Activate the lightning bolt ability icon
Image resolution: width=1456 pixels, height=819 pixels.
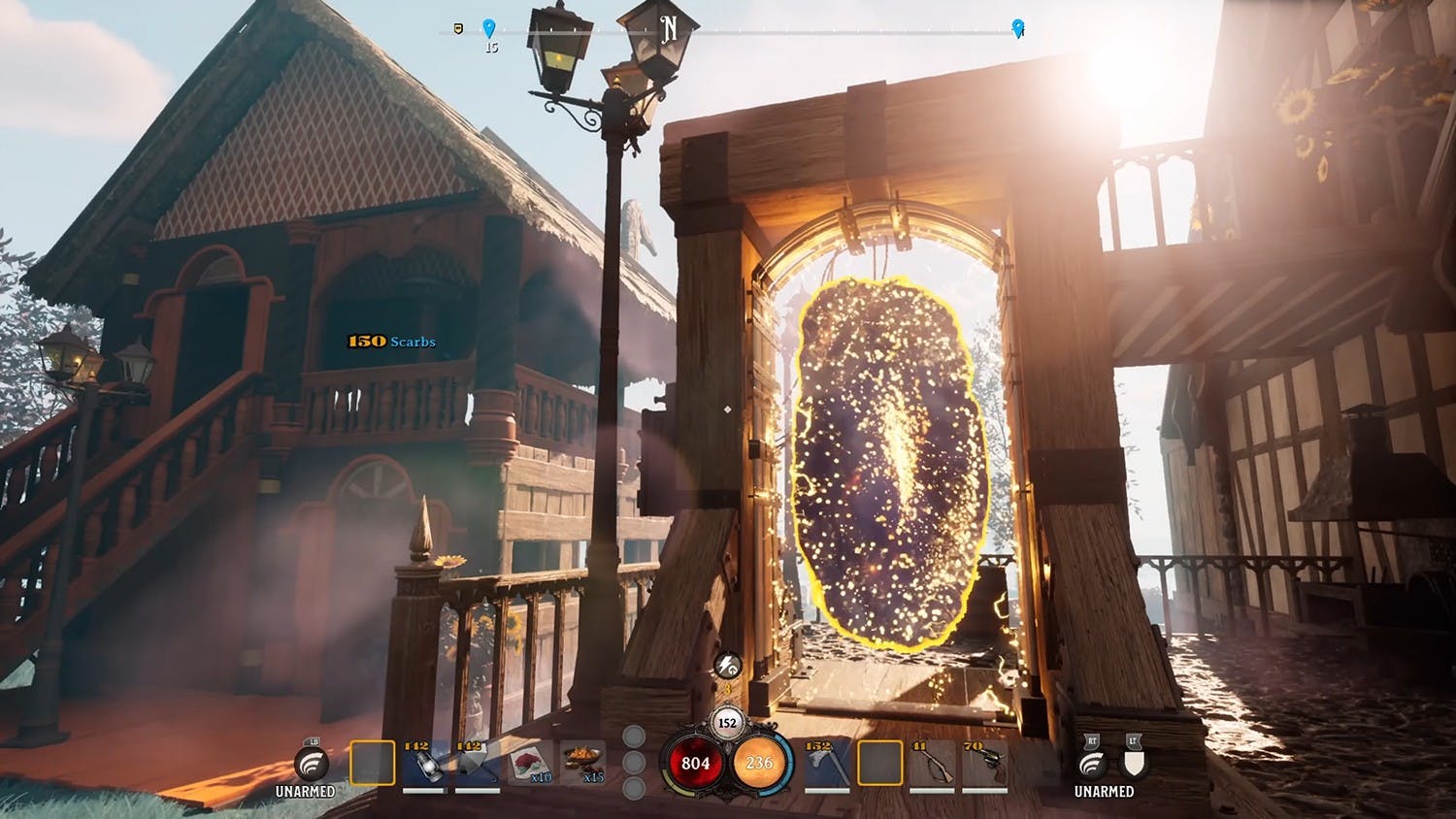(x=727, y=666)
